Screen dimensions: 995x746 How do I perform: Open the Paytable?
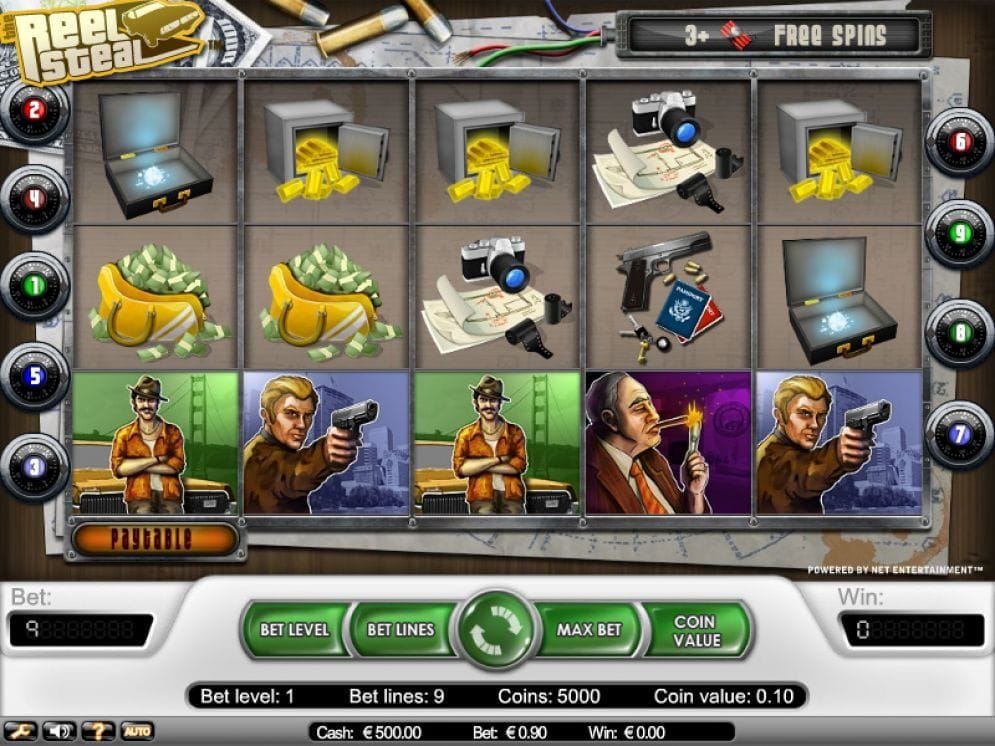(x=155, y=539)
